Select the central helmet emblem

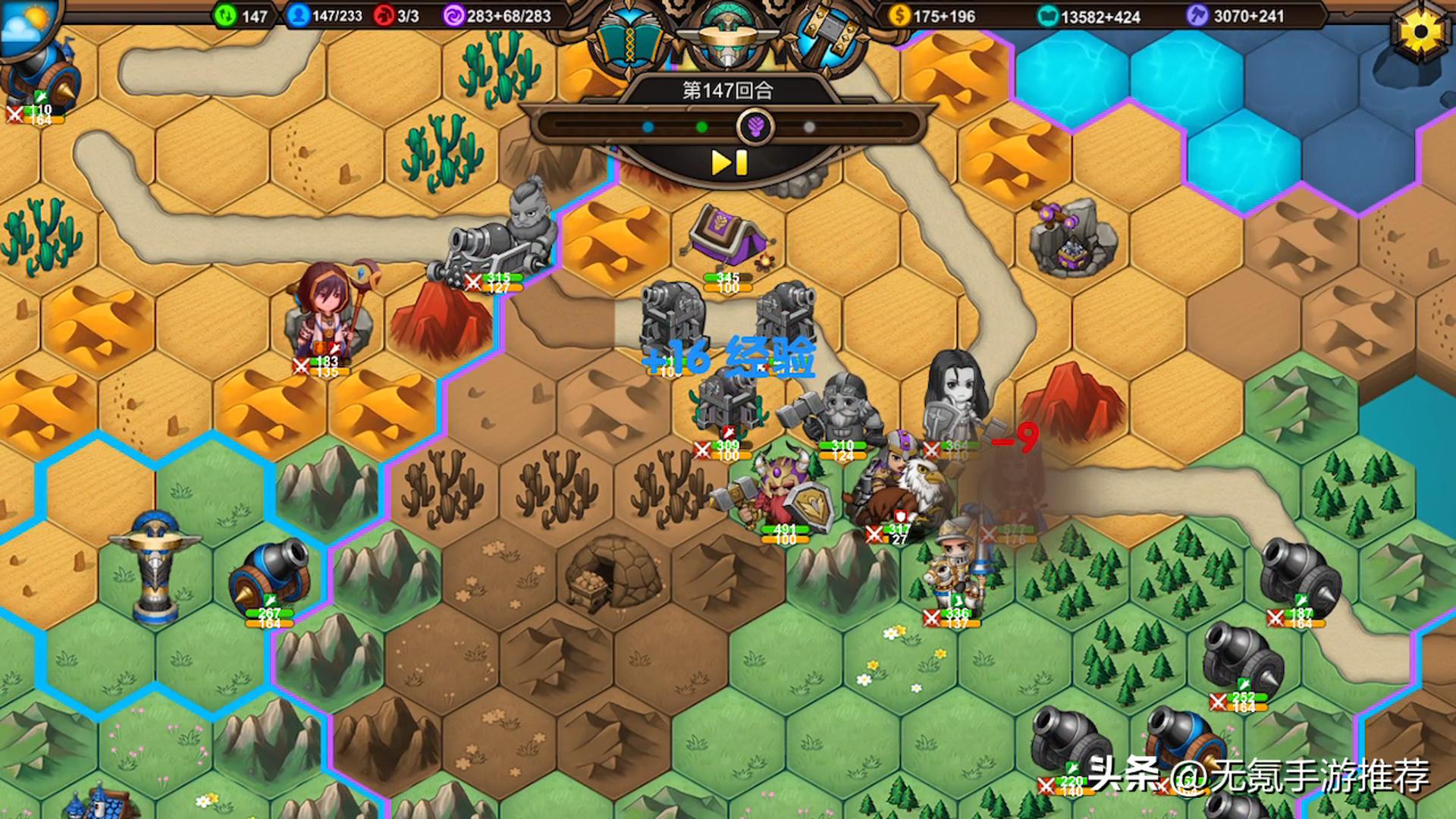click(727, 36)
